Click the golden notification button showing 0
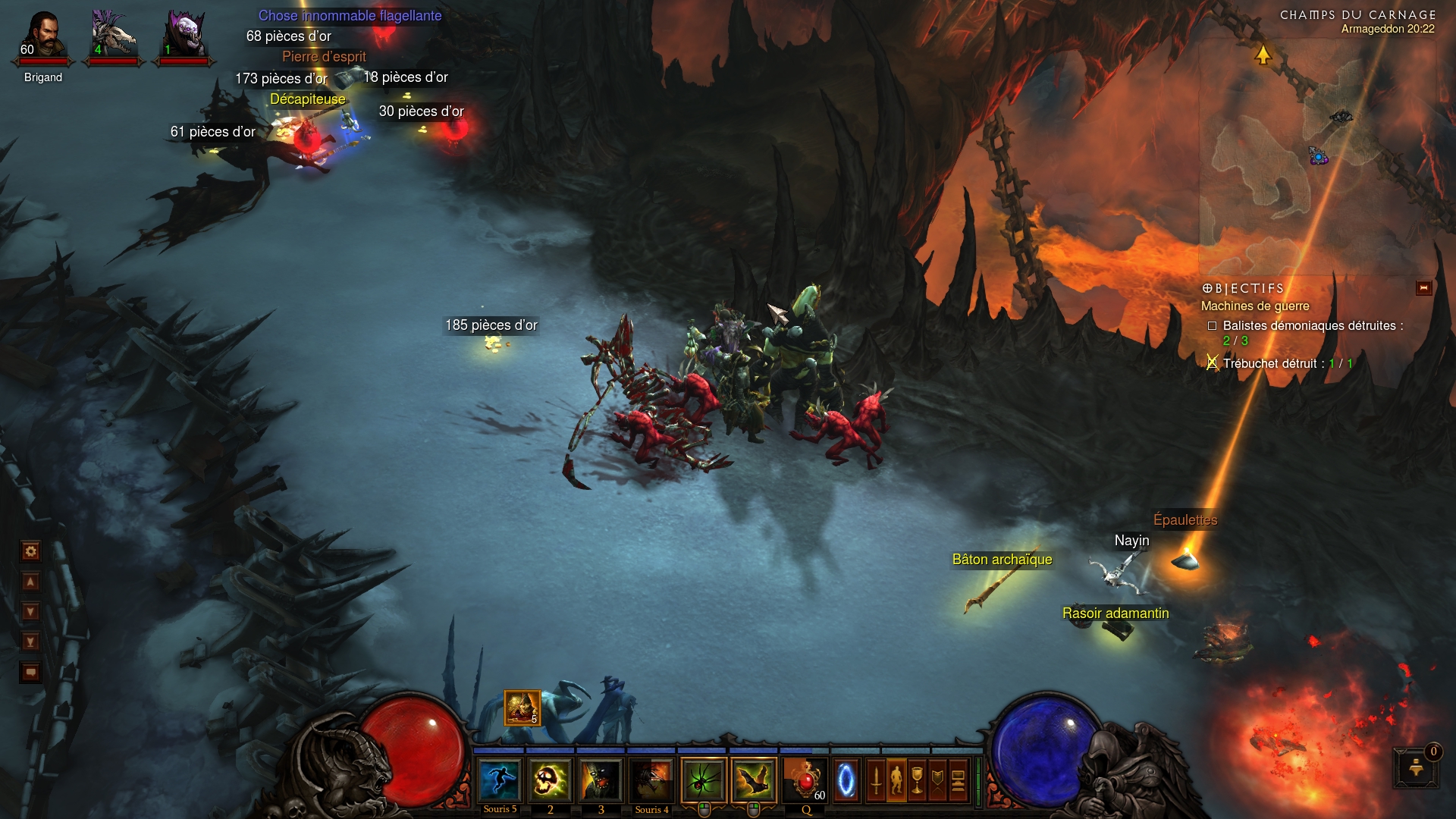The image size is (1456, 819). 1416,768
